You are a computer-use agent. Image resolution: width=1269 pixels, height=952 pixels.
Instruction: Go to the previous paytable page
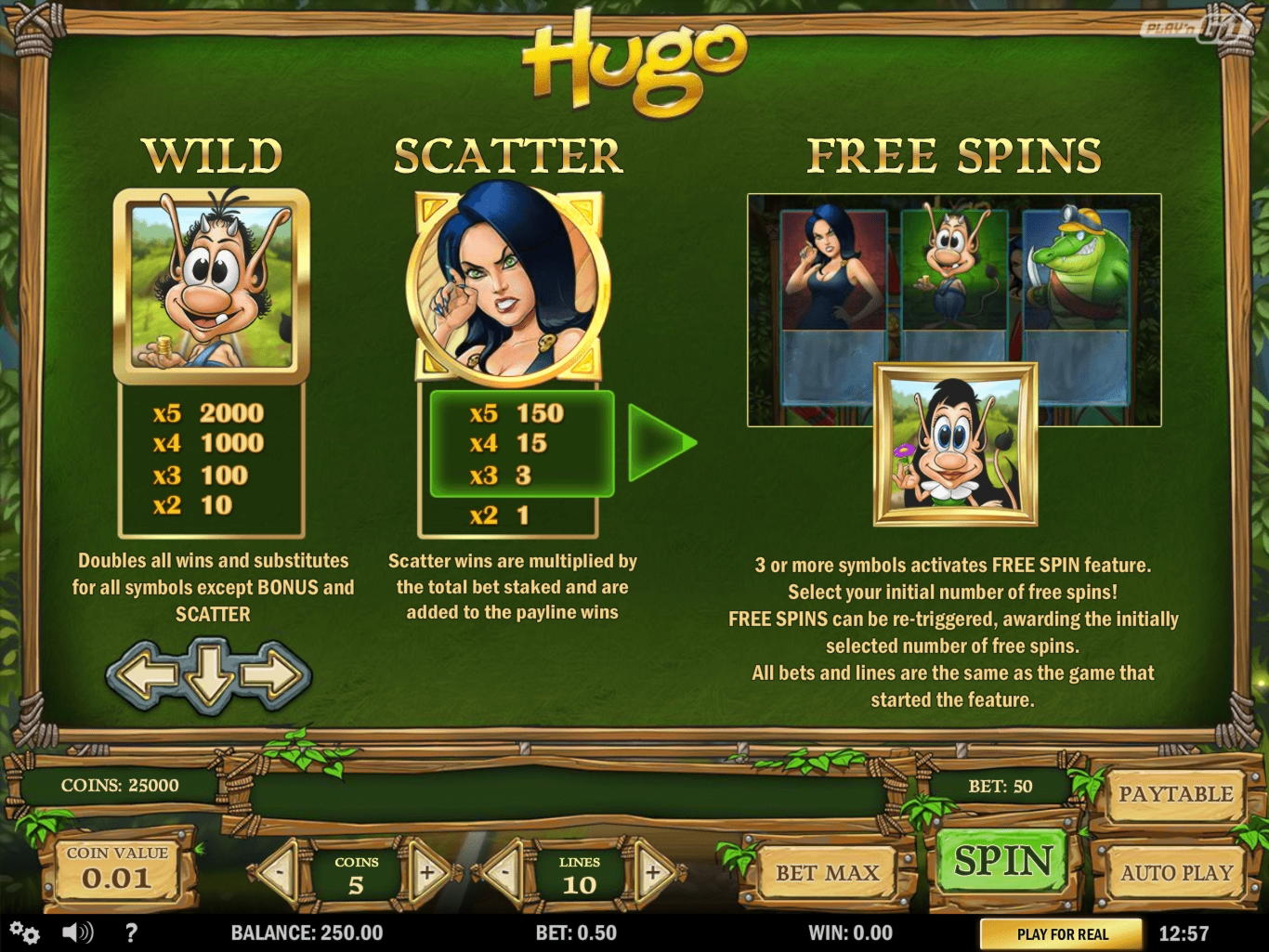[146, 673]
